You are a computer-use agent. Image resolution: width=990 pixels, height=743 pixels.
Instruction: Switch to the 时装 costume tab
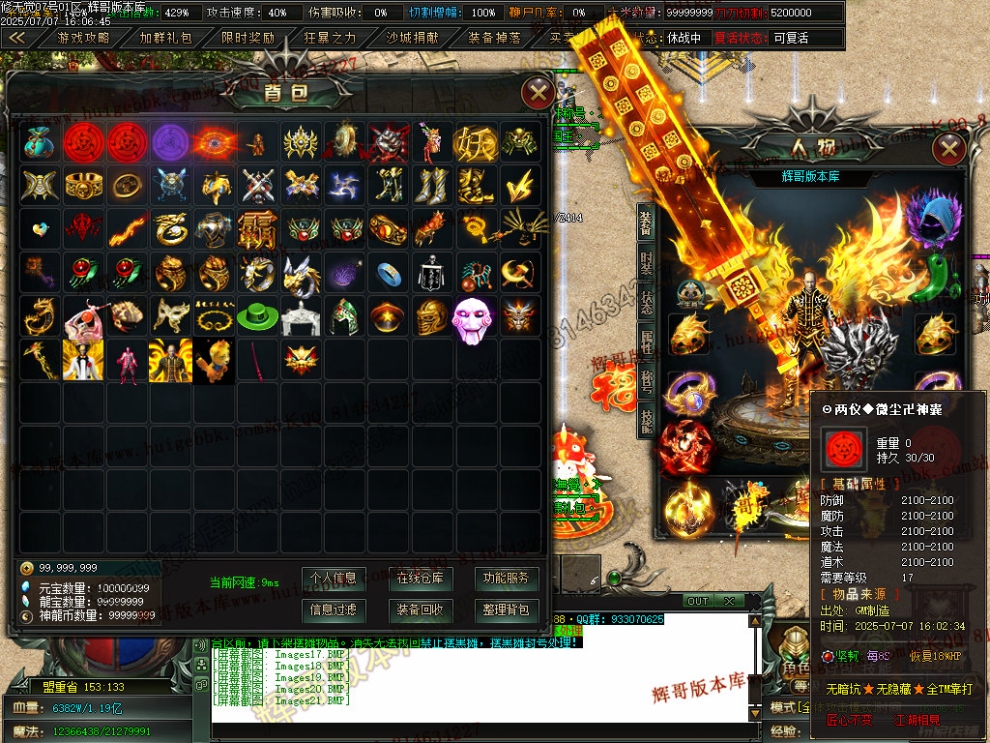pos(645,265)
